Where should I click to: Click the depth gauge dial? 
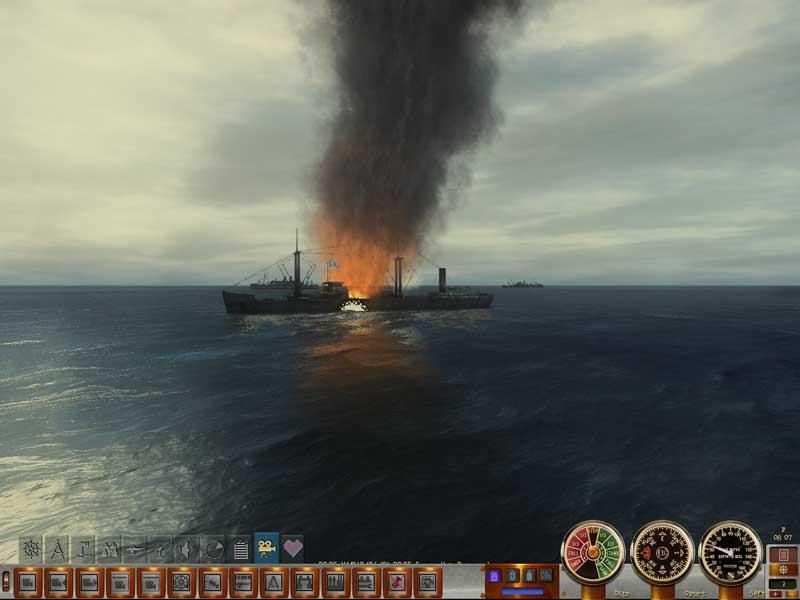coord(730,552)
